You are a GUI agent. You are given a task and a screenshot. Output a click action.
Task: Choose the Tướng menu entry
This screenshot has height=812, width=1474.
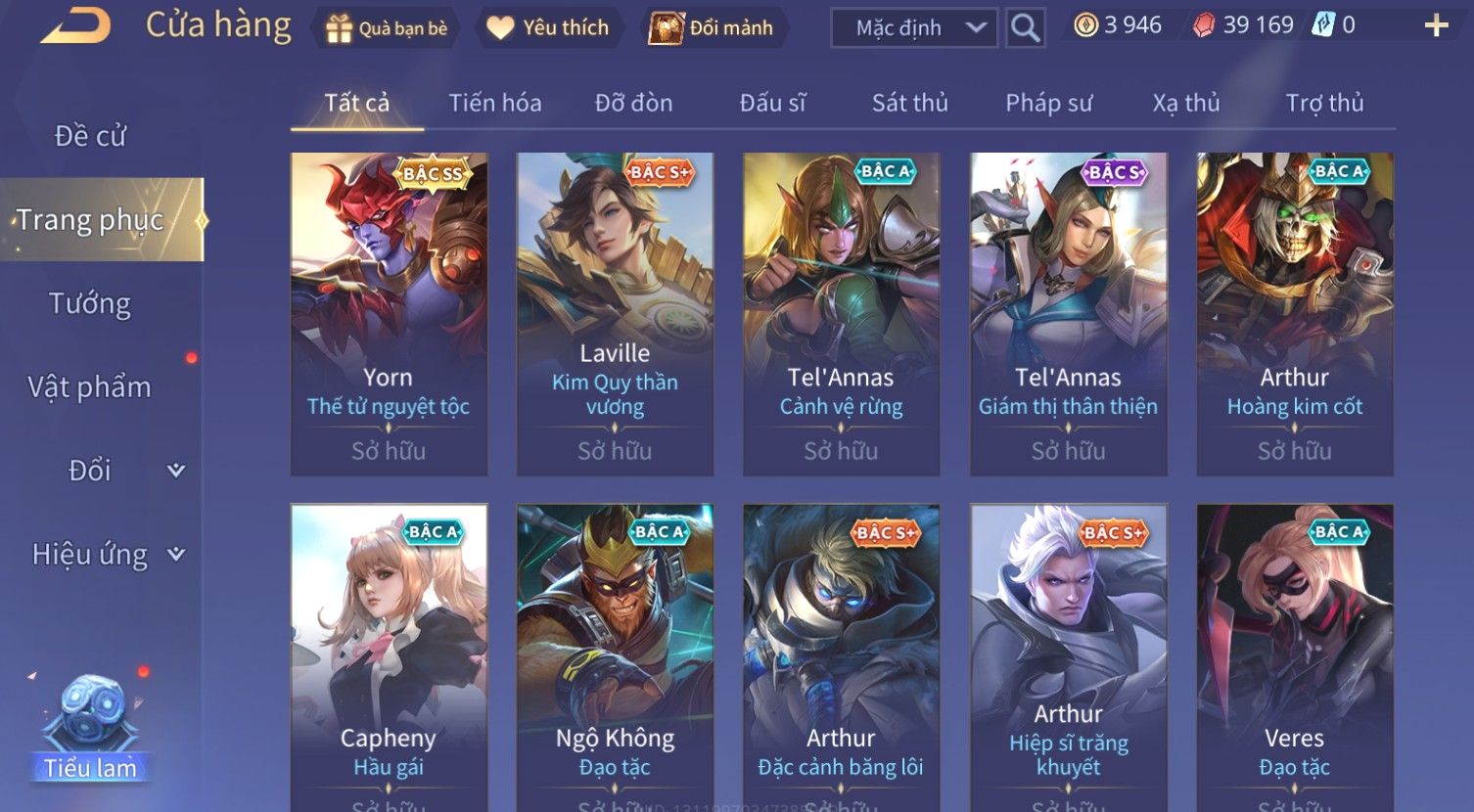pos(90,304)
